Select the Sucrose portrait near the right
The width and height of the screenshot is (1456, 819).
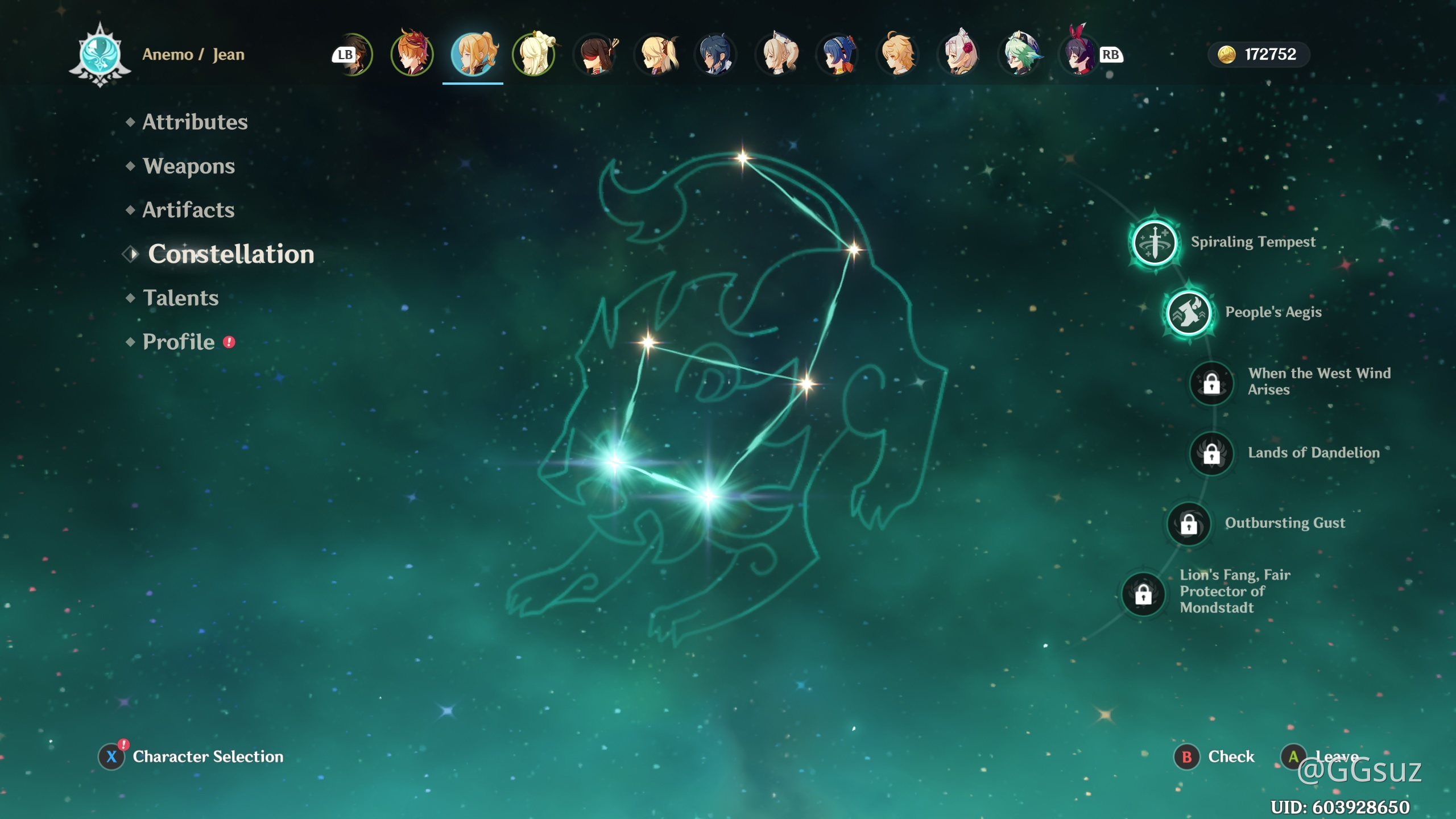tap(1021, 54)
